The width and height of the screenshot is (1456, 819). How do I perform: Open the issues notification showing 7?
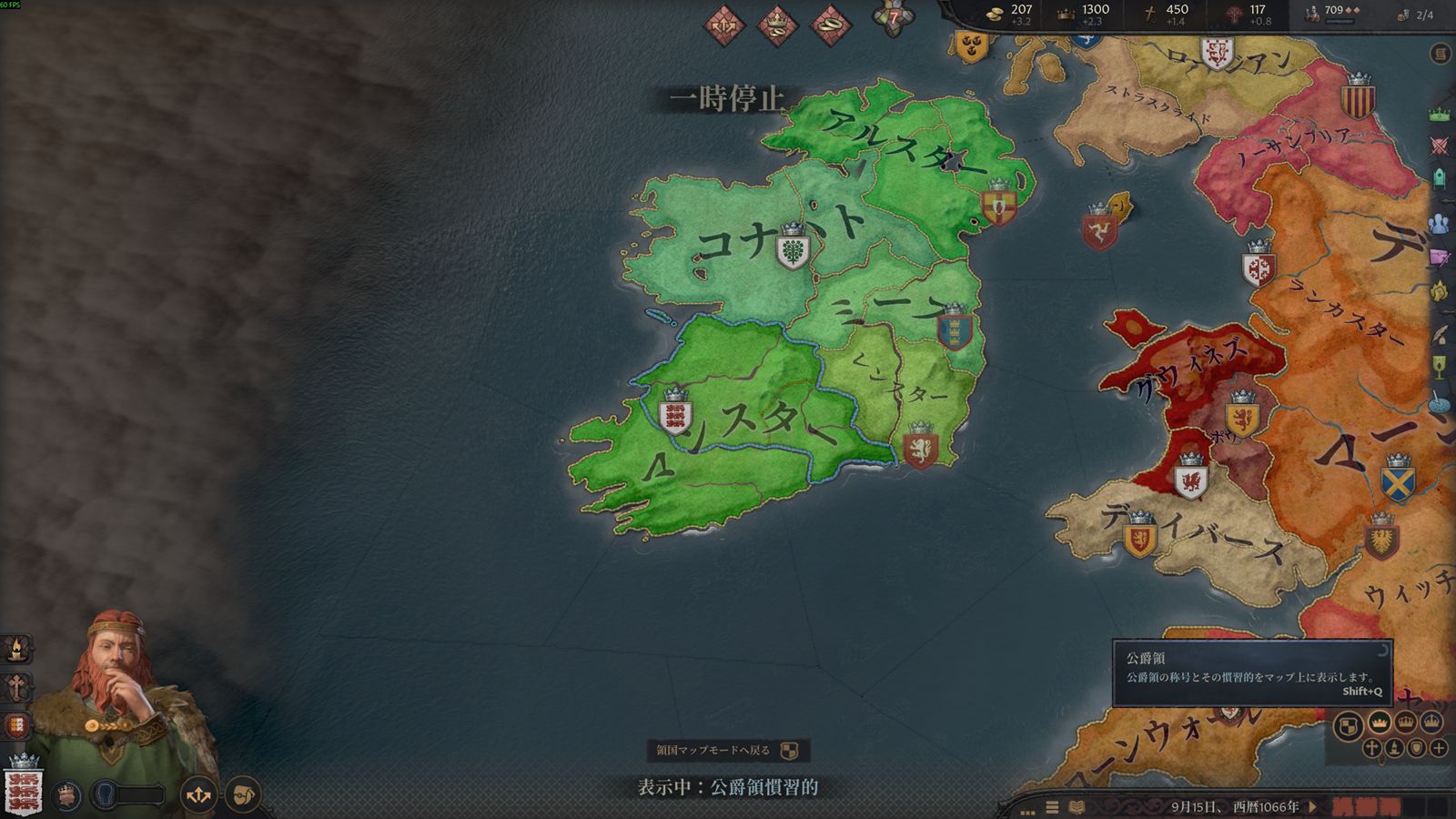[x=893, y=18]
